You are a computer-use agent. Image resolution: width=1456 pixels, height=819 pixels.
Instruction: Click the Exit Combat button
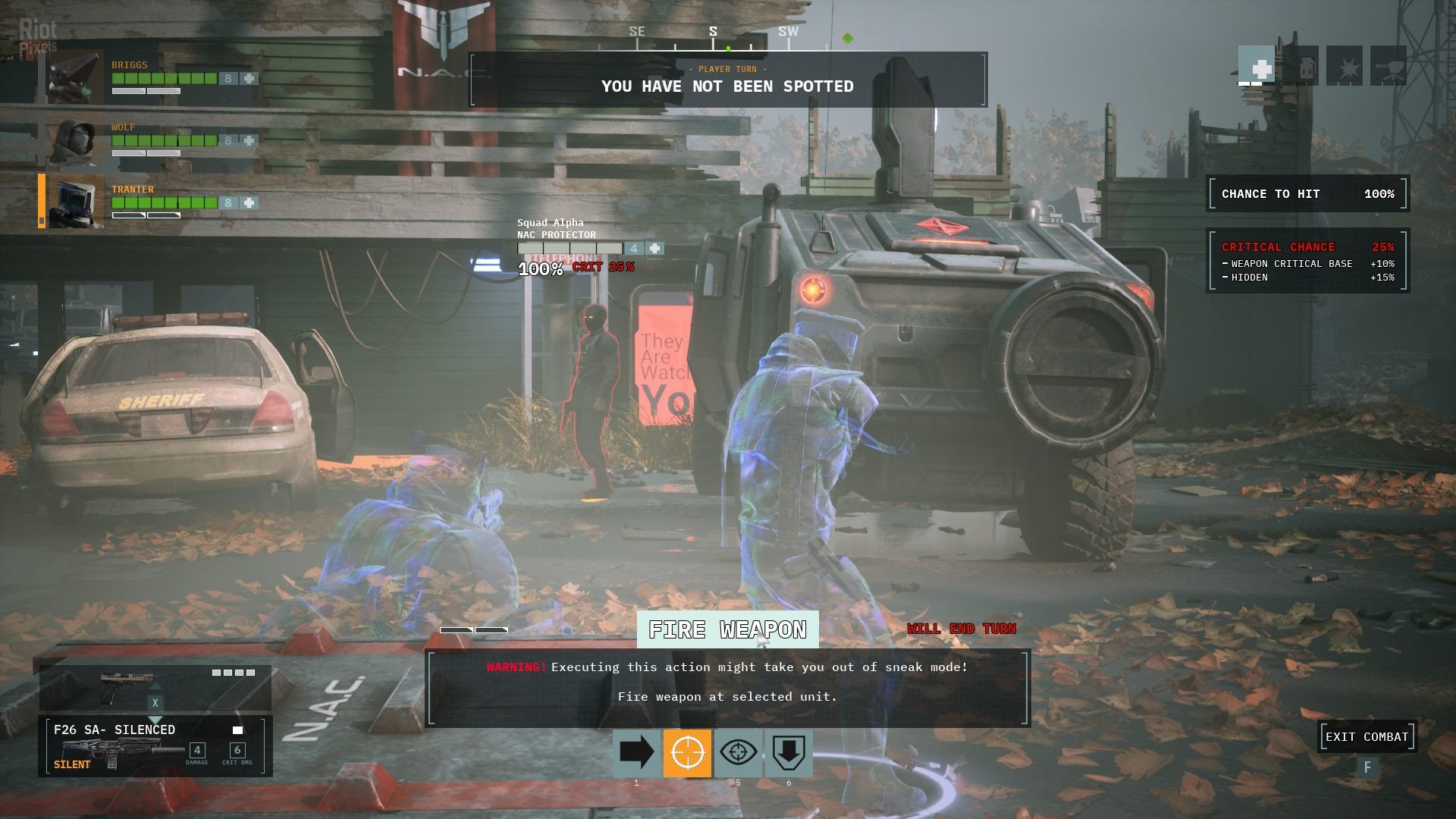1367,737
